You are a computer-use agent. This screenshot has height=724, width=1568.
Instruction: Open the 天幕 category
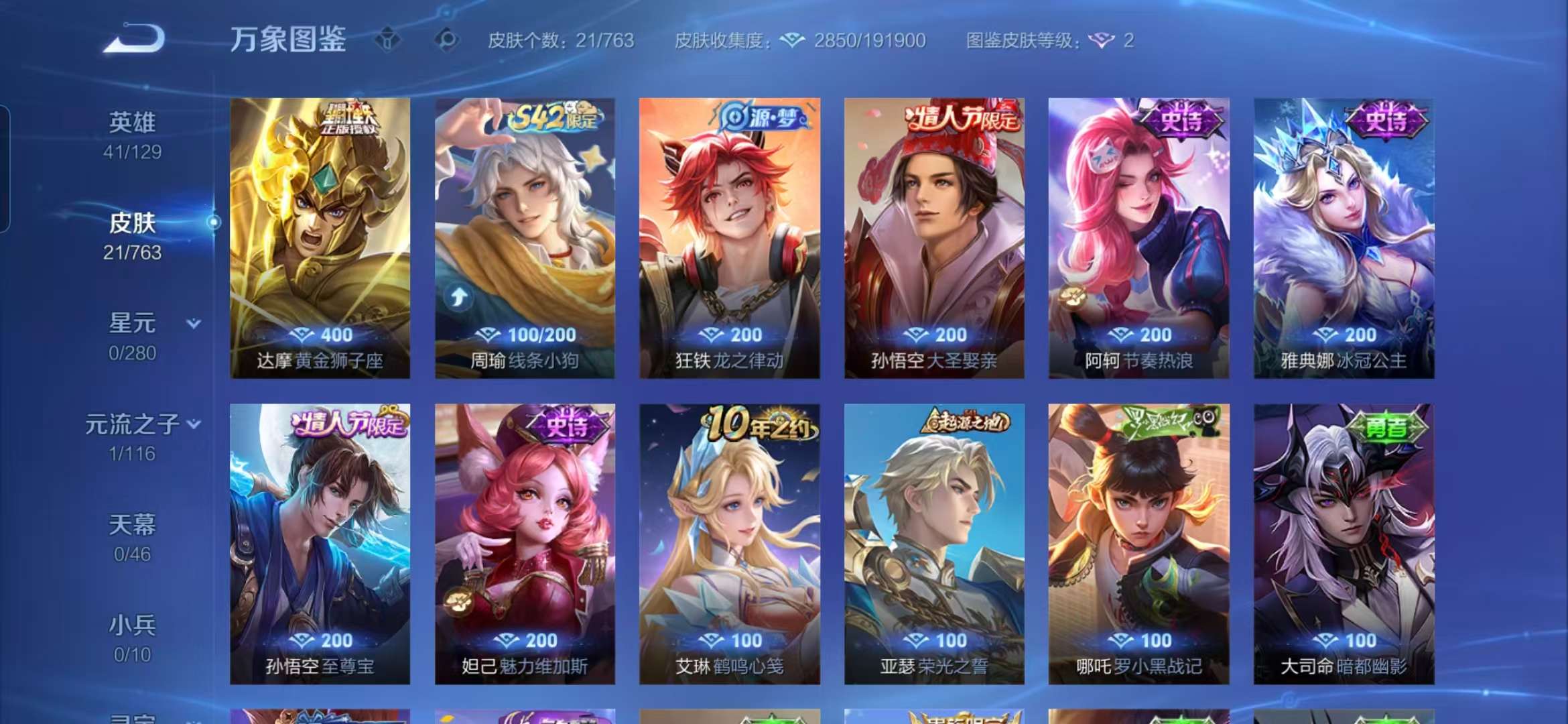pyautogui.click(x=133, y=527)
